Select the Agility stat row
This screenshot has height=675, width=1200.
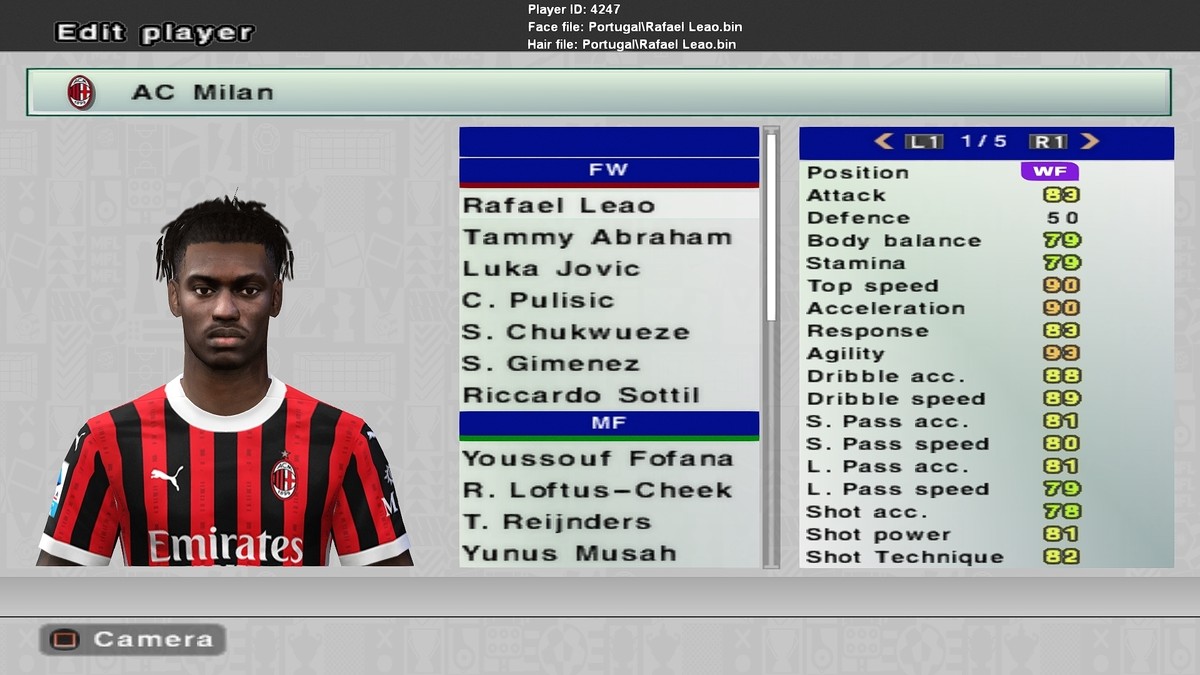[985, 354]
